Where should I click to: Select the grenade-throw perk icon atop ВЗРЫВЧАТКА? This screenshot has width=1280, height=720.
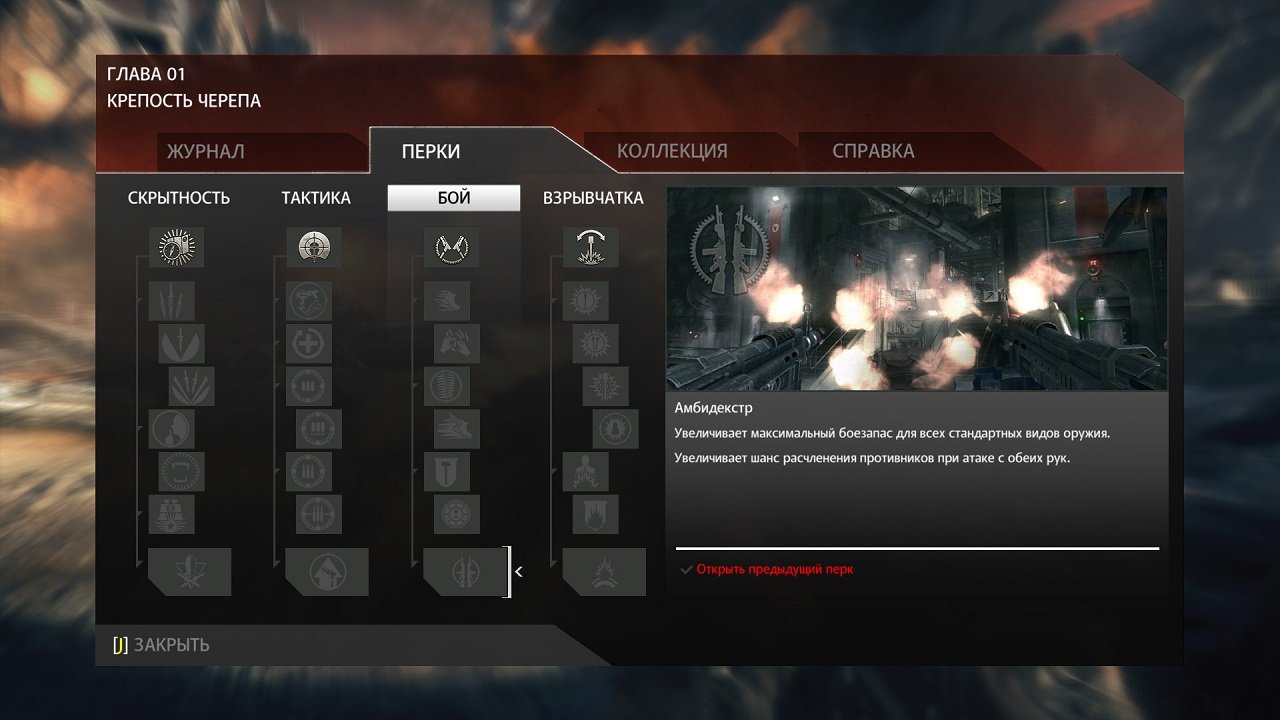point(590,247)
